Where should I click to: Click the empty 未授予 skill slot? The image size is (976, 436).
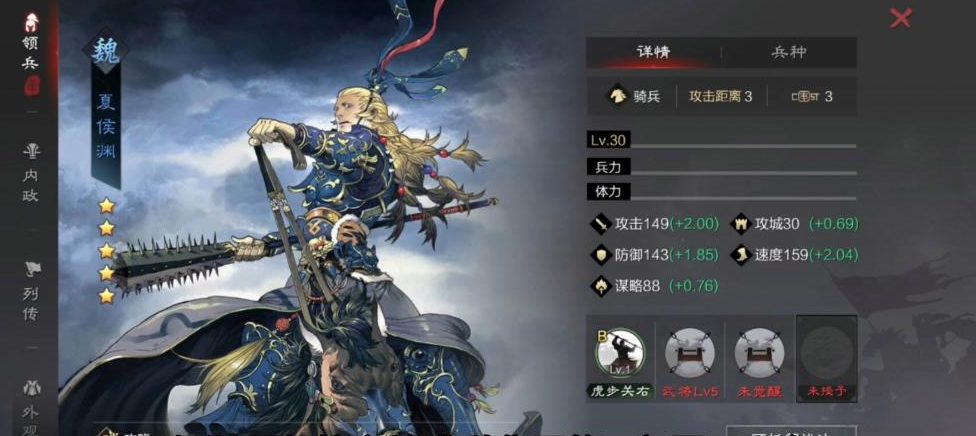click(827, 354)
